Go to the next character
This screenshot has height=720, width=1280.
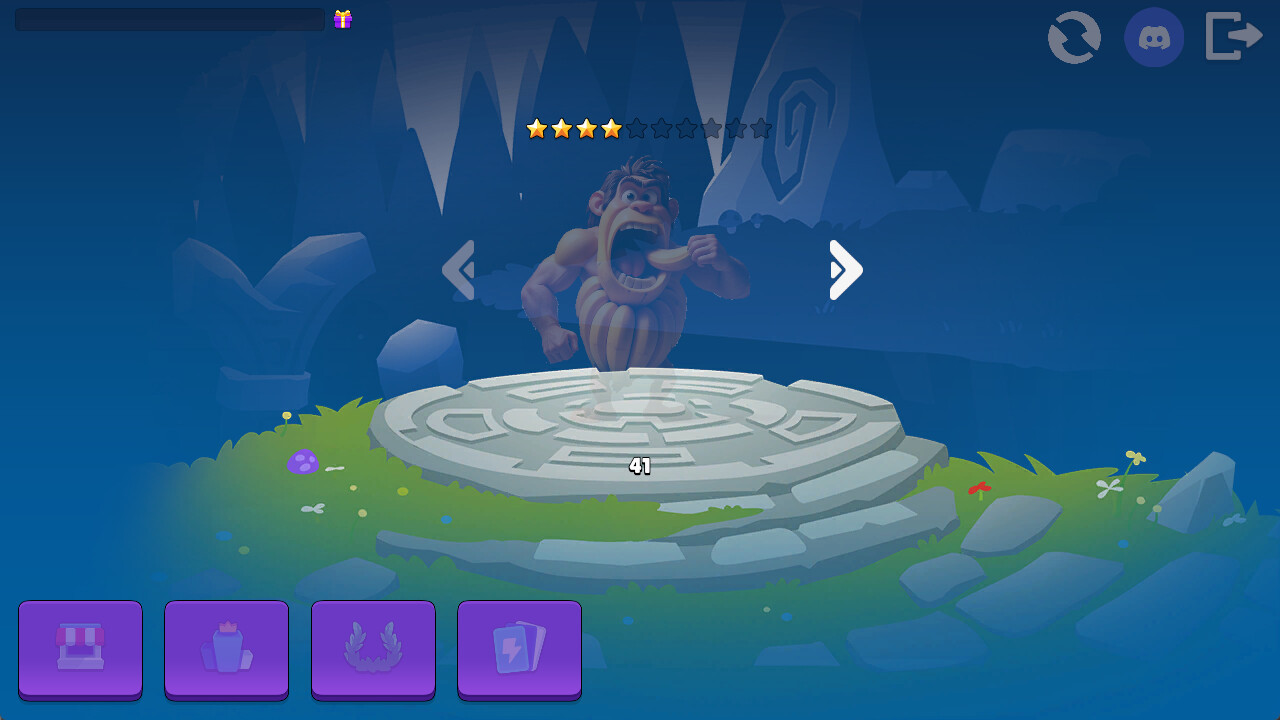tap(845, 269)
